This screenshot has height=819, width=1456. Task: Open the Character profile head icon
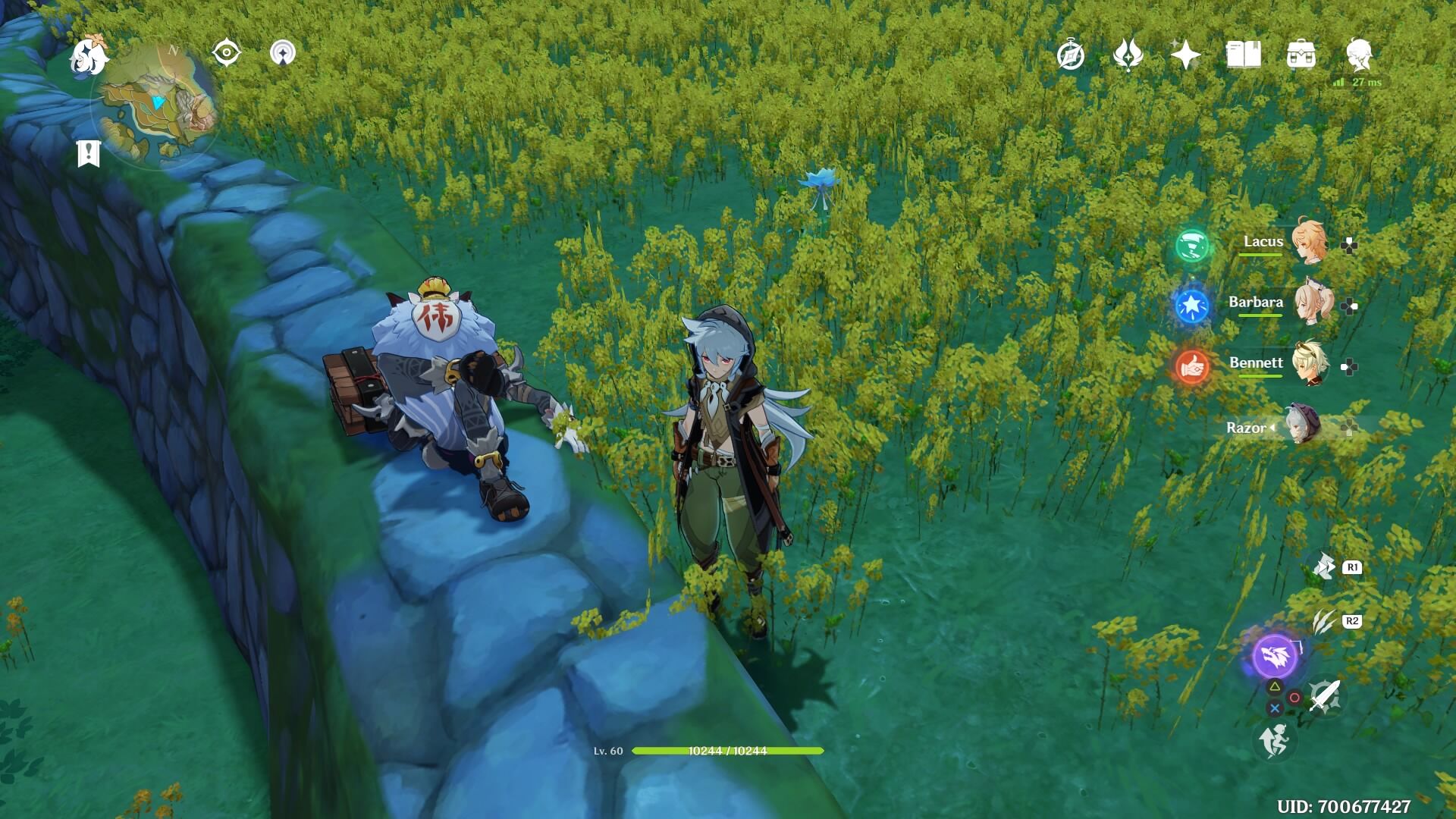tap(1359, 55)
